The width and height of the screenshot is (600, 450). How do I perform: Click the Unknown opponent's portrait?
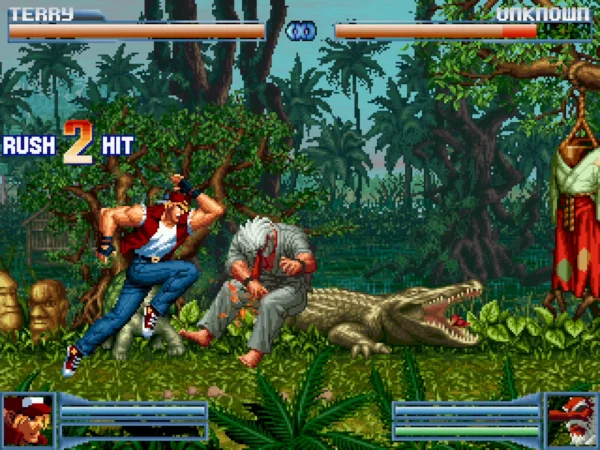571,419
